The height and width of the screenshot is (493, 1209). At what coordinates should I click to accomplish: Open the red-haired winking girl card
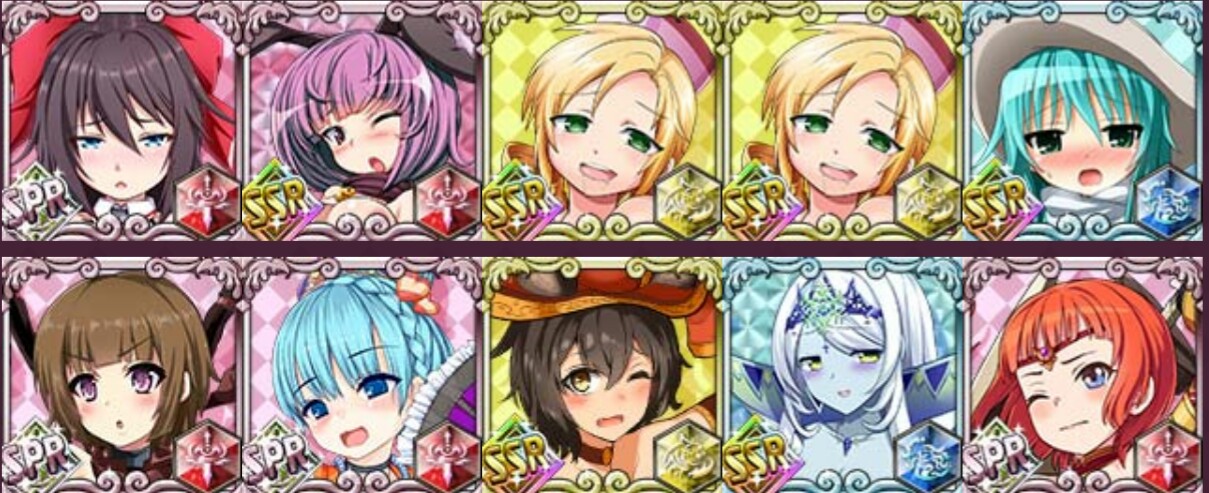[1084, 372]
